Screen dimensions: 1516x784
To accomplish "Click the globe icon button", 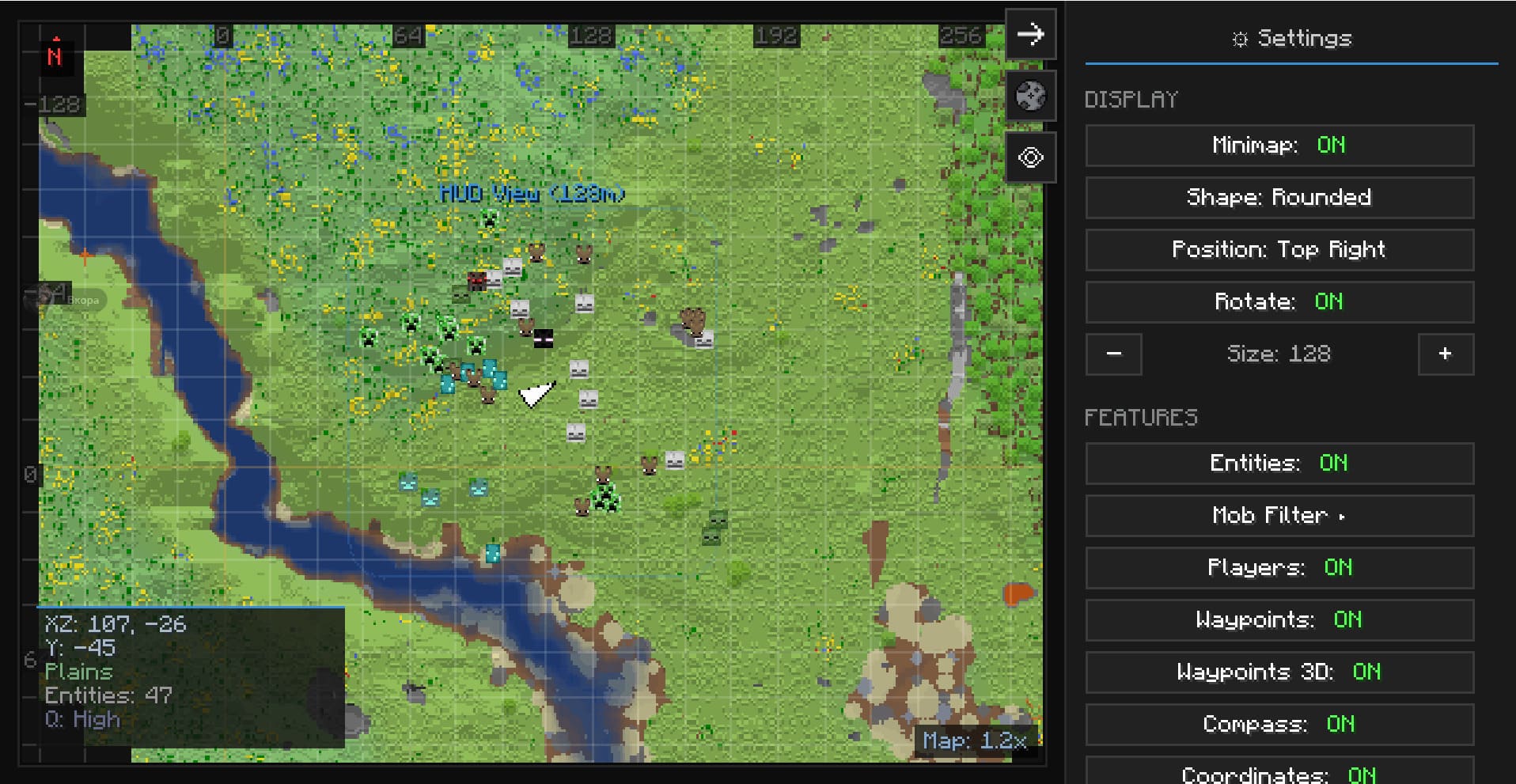I will click(1030, 96).
